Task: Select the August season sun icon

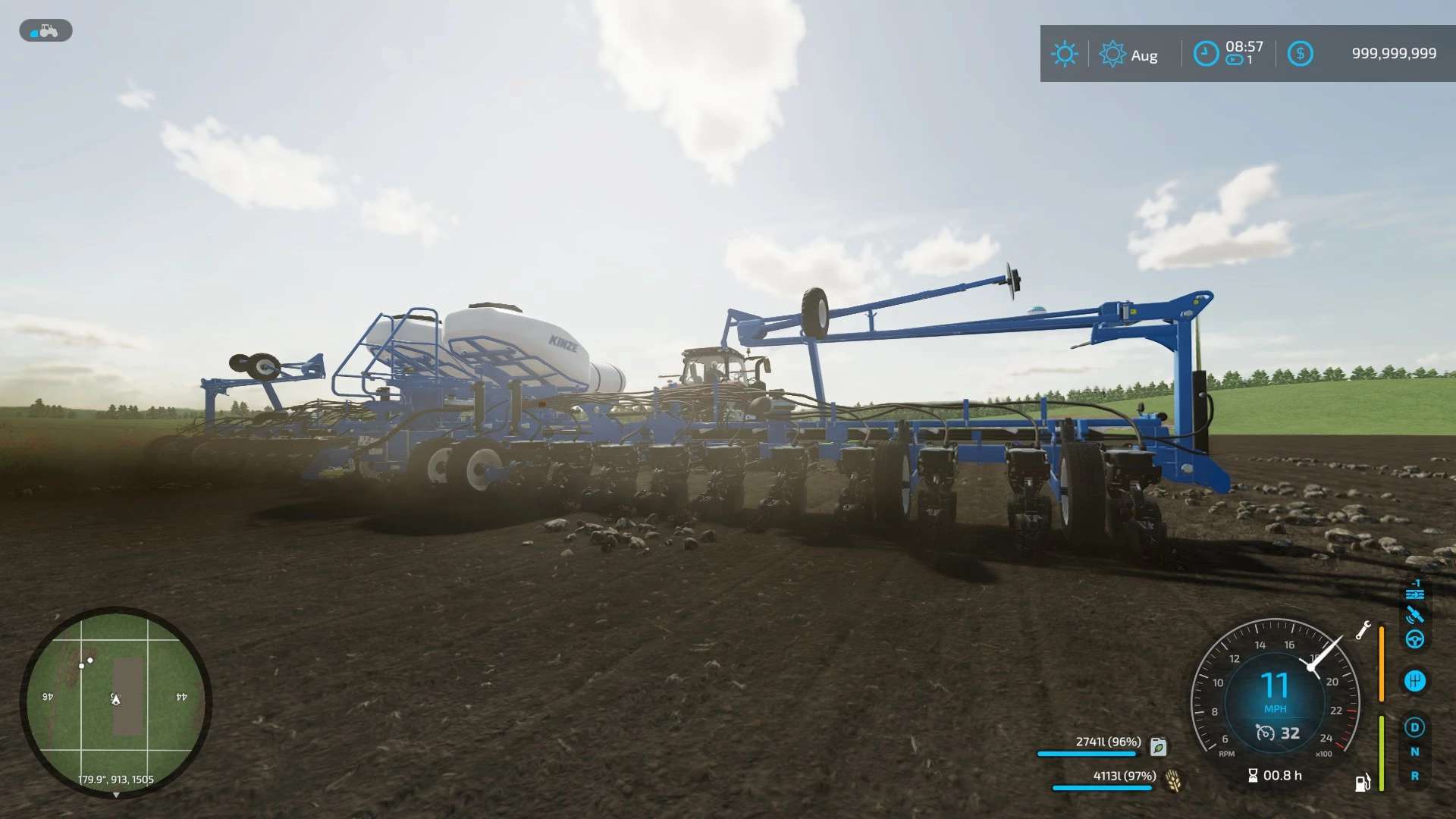Action: 1112,54
